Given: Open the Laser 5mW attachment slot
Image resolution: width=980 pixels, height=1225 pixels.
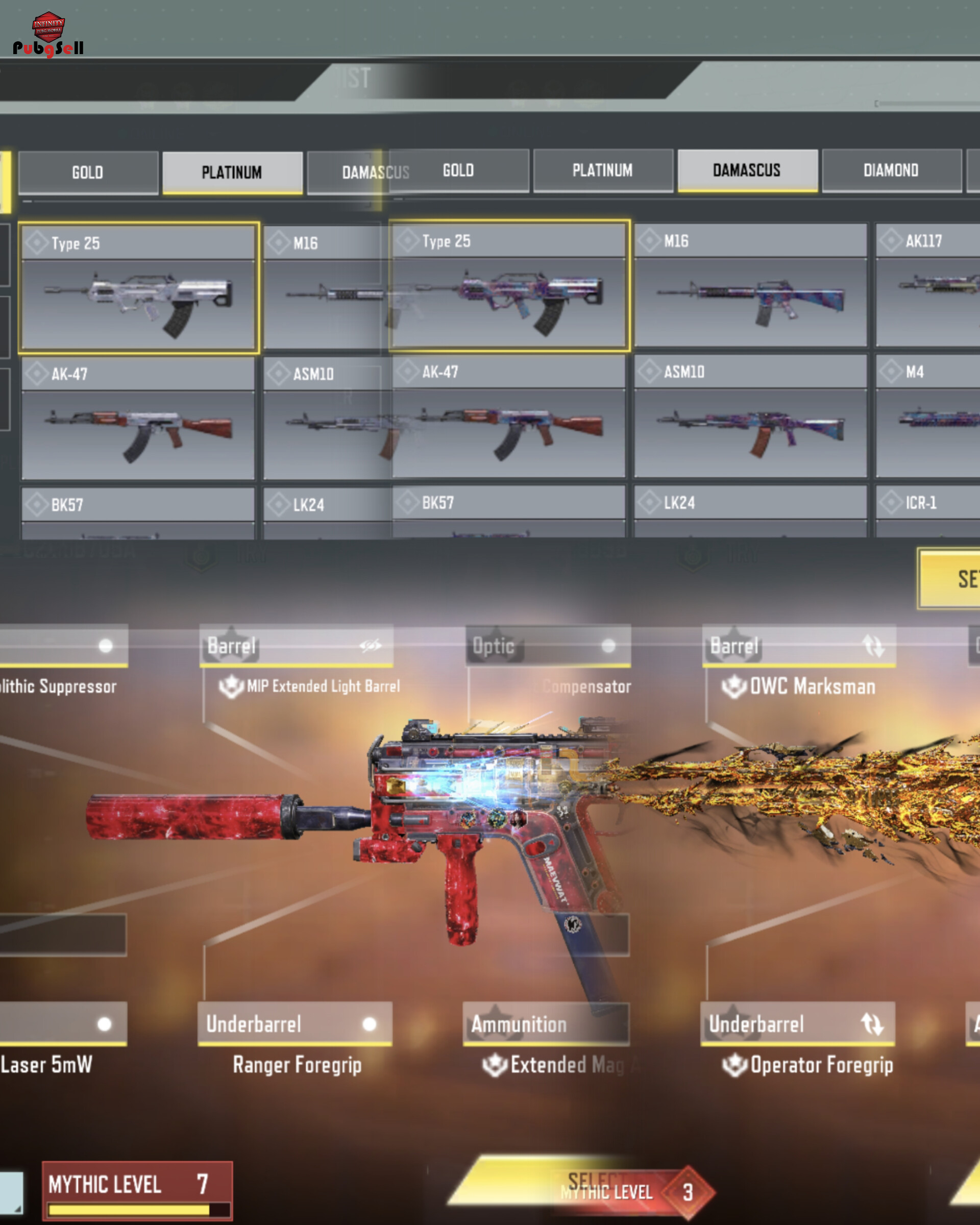Looking at the screenshot, I should pyautogui.click(x=62, y=1024).
